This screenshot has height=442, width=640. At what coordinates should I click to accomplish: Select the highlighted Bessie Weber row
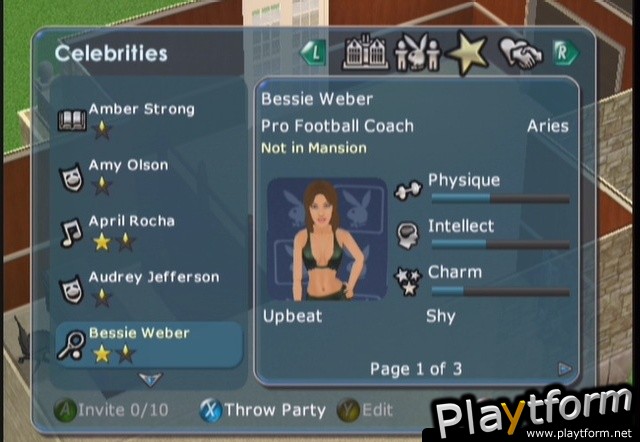click(x=148, y=343)
